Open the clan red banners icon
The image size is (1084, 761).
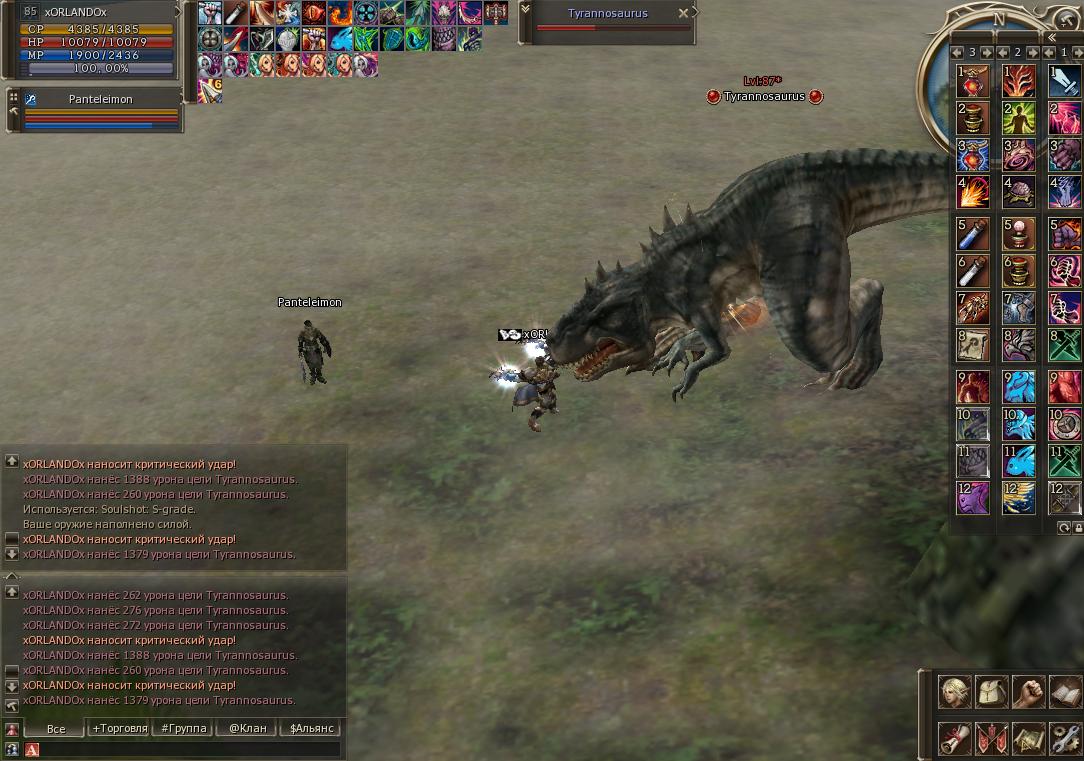(992, 739)
